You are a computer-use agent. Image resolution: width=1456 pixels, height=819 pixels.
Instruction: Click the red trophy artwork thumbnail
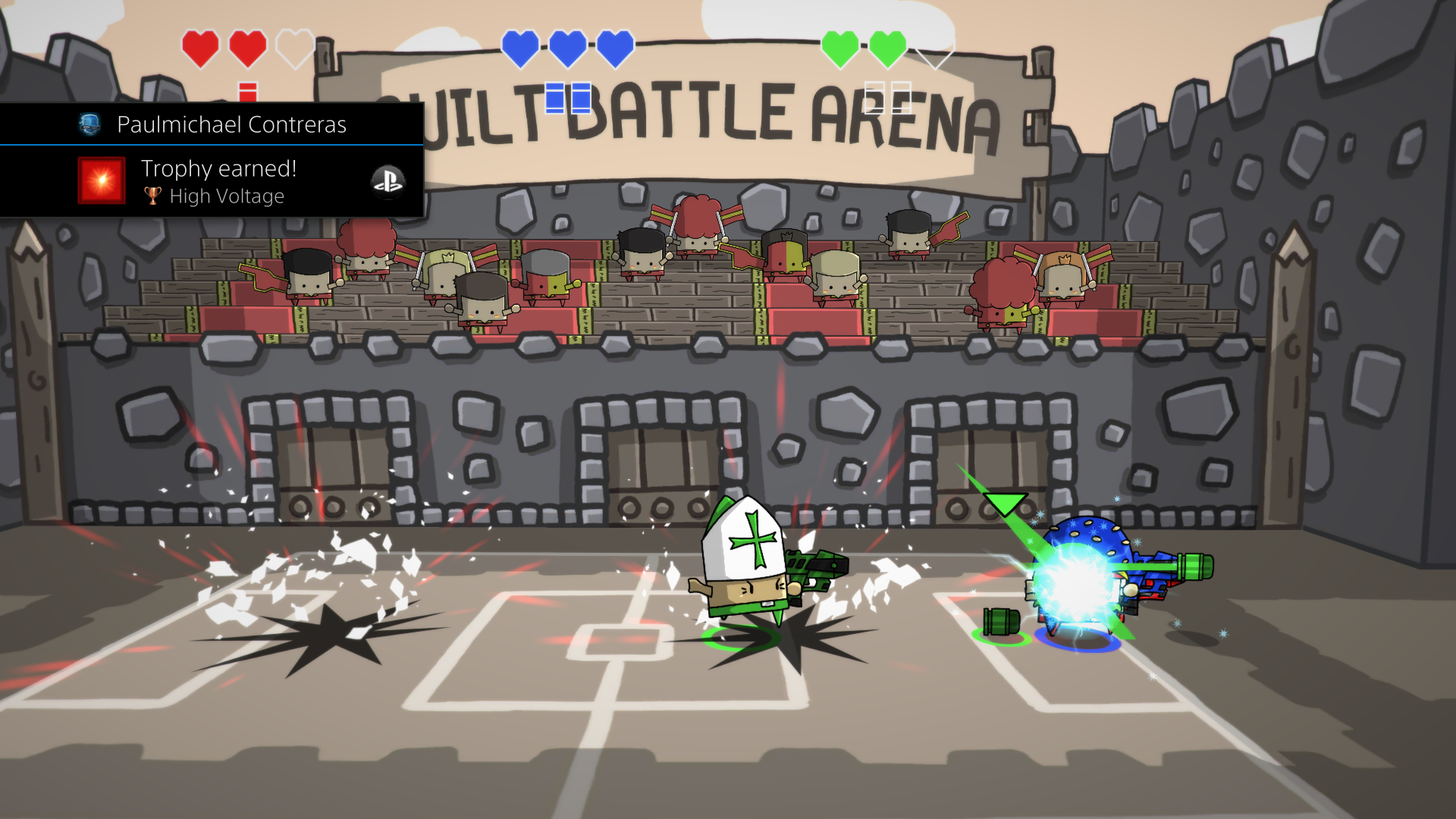point(100,181)
